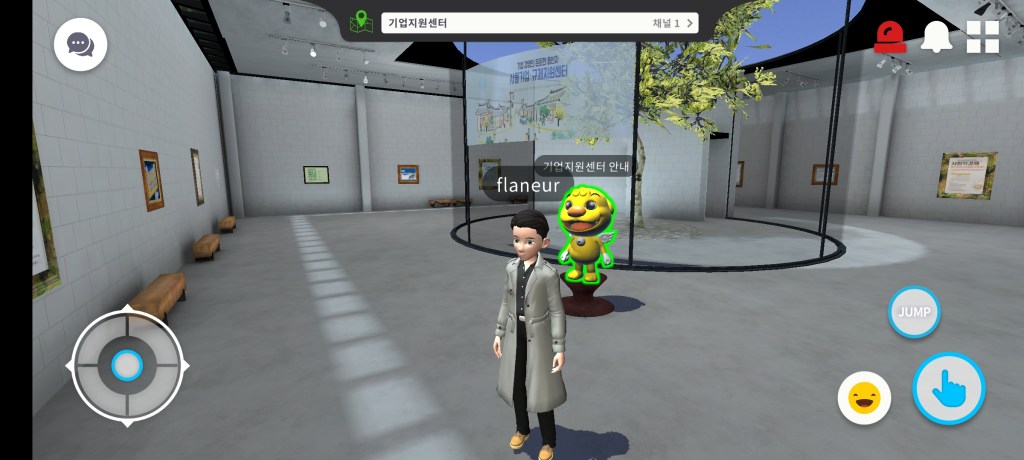Image resolution: width=1024 pixels, height=460 pixels.
Task: Tap the pointing hand interact button
Action: (948, 388)
